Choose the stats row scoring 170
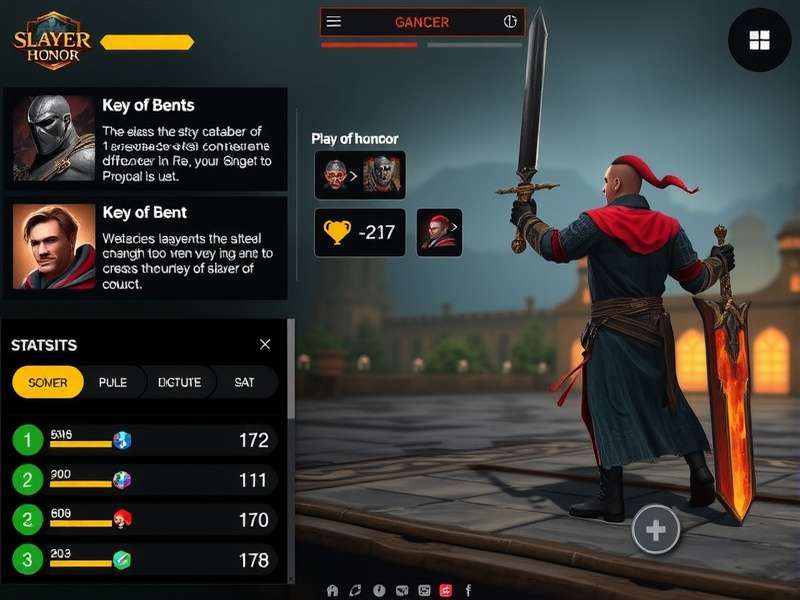Viewport: 800px width, 600px height. (144, 519)
